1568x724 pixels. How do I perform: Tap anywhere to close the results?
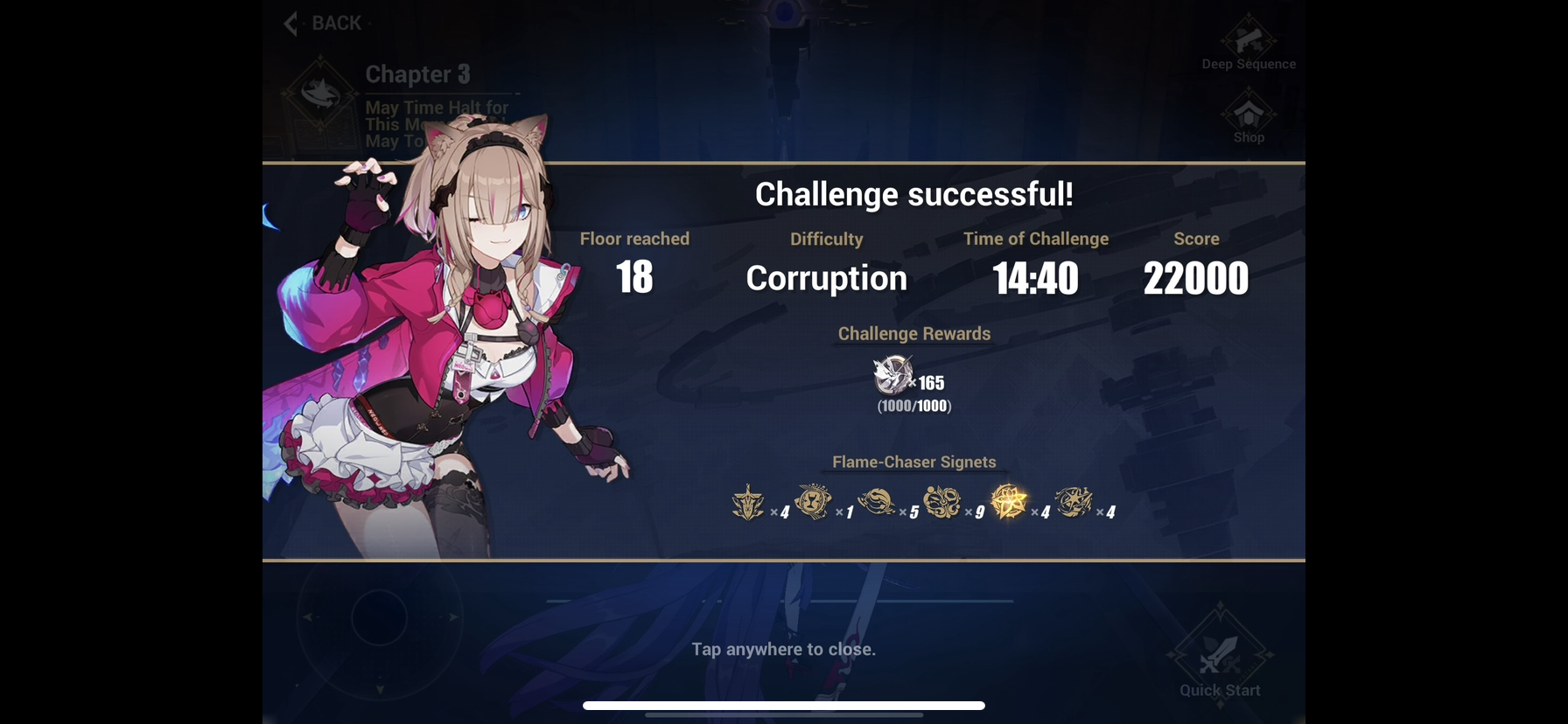782,650
